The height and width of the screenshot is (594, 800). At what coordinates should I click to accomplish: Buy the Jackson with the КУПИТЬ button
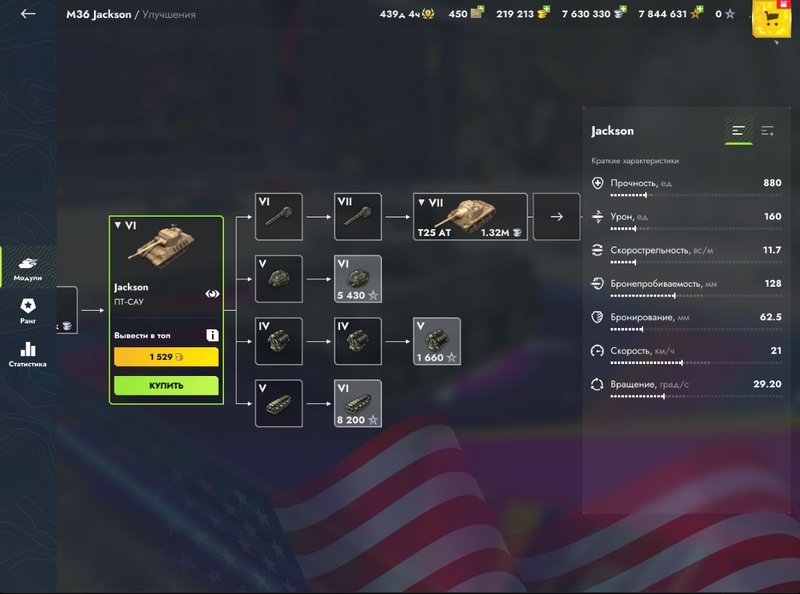(x=166, y=385)
